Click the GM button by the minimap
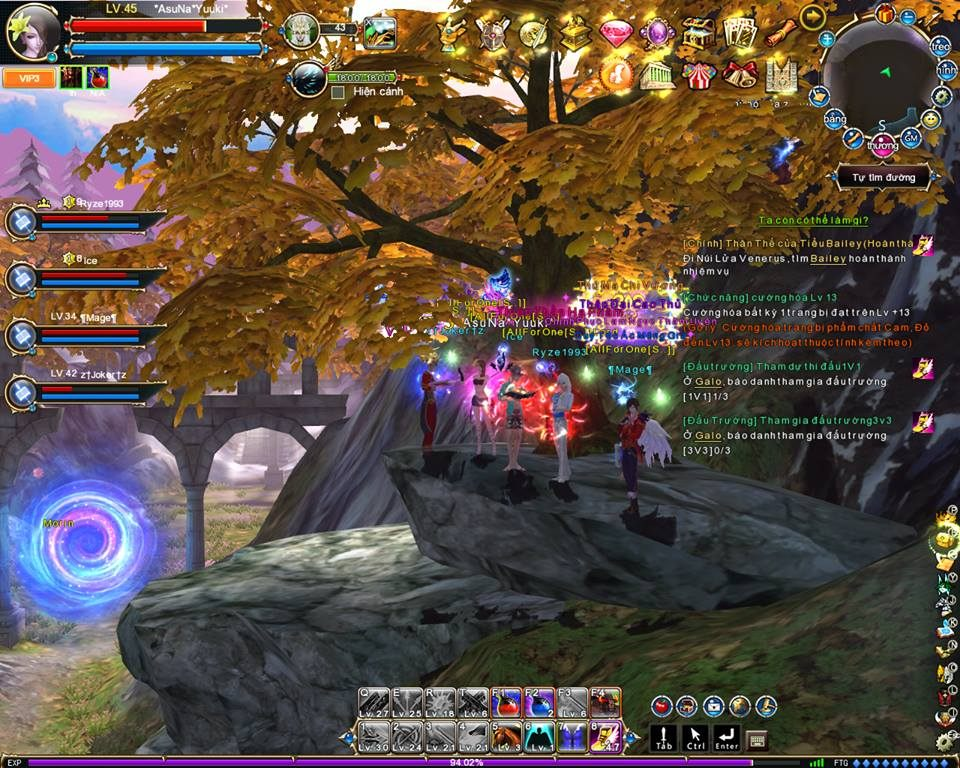This screenshot has width=960, height=768. (910, 138)
